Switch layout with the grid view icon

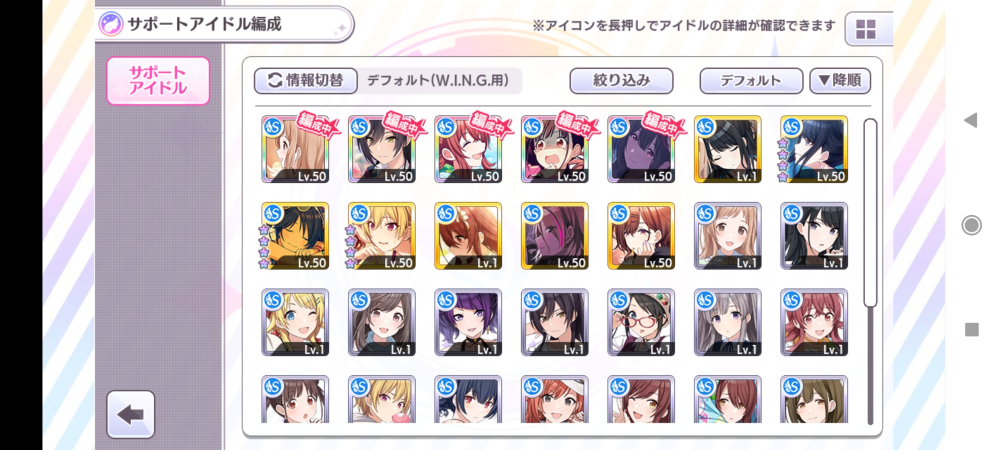coord(866,29)
